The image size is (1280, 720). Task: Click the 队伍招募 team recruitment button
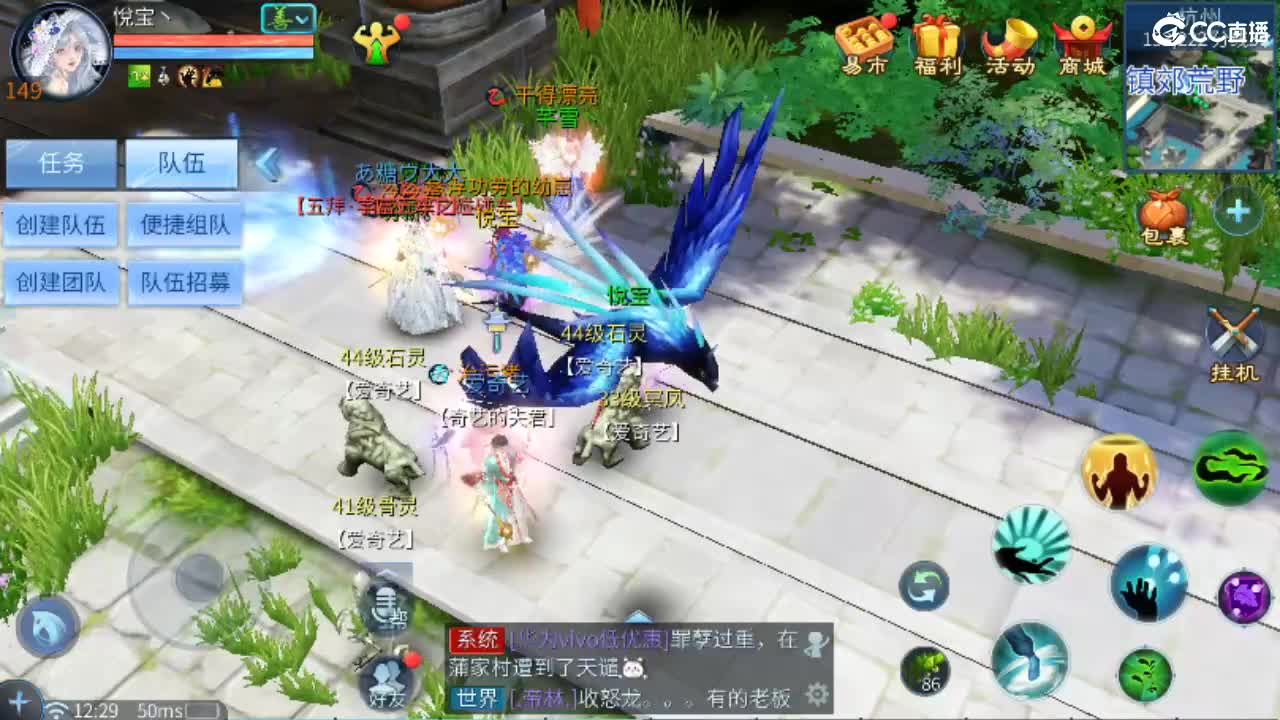point(185,283)
